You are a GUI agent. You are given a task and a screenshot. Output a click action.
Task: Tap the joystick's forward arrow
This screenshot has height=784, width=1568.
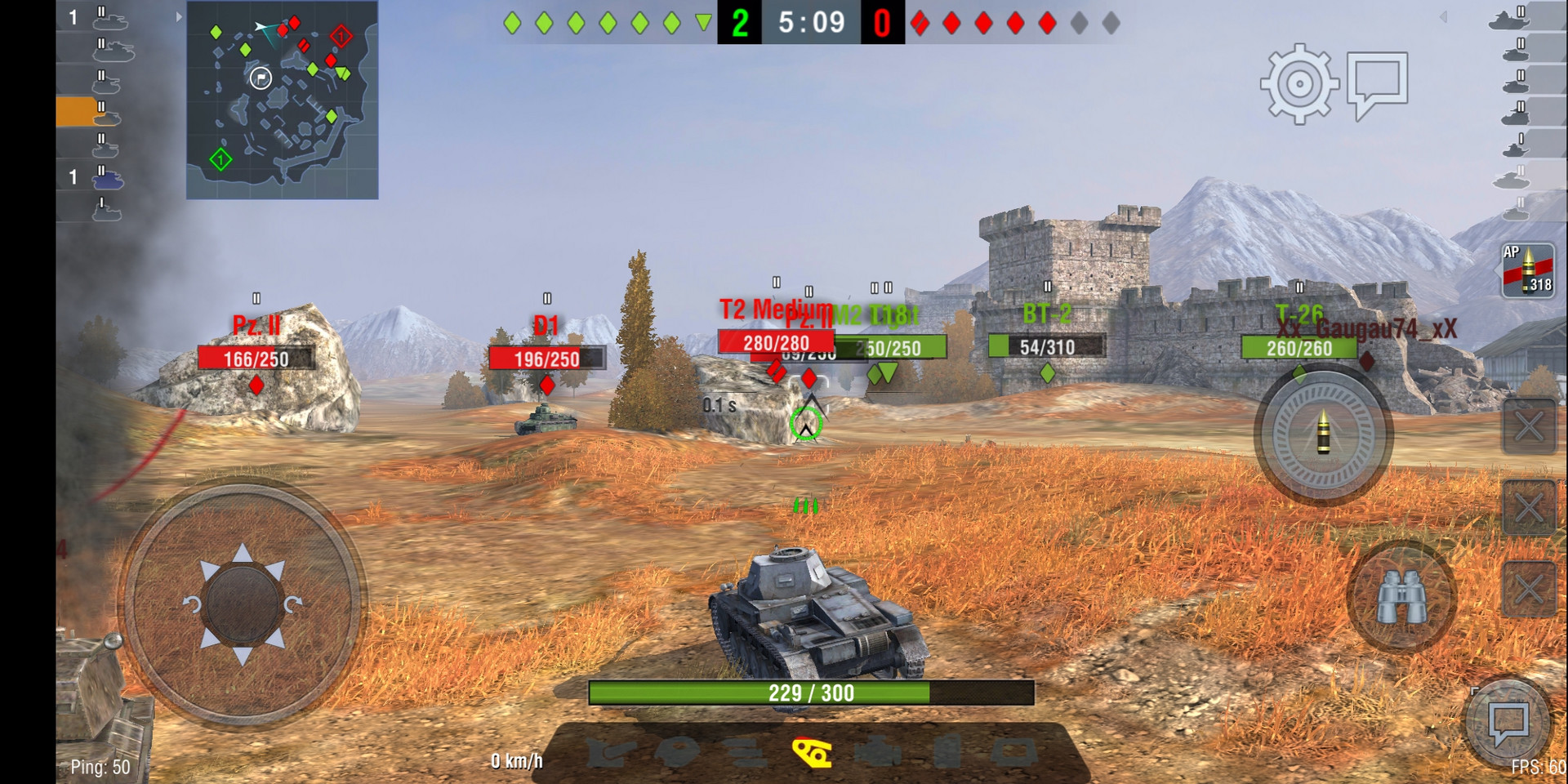tap(243, 554)
